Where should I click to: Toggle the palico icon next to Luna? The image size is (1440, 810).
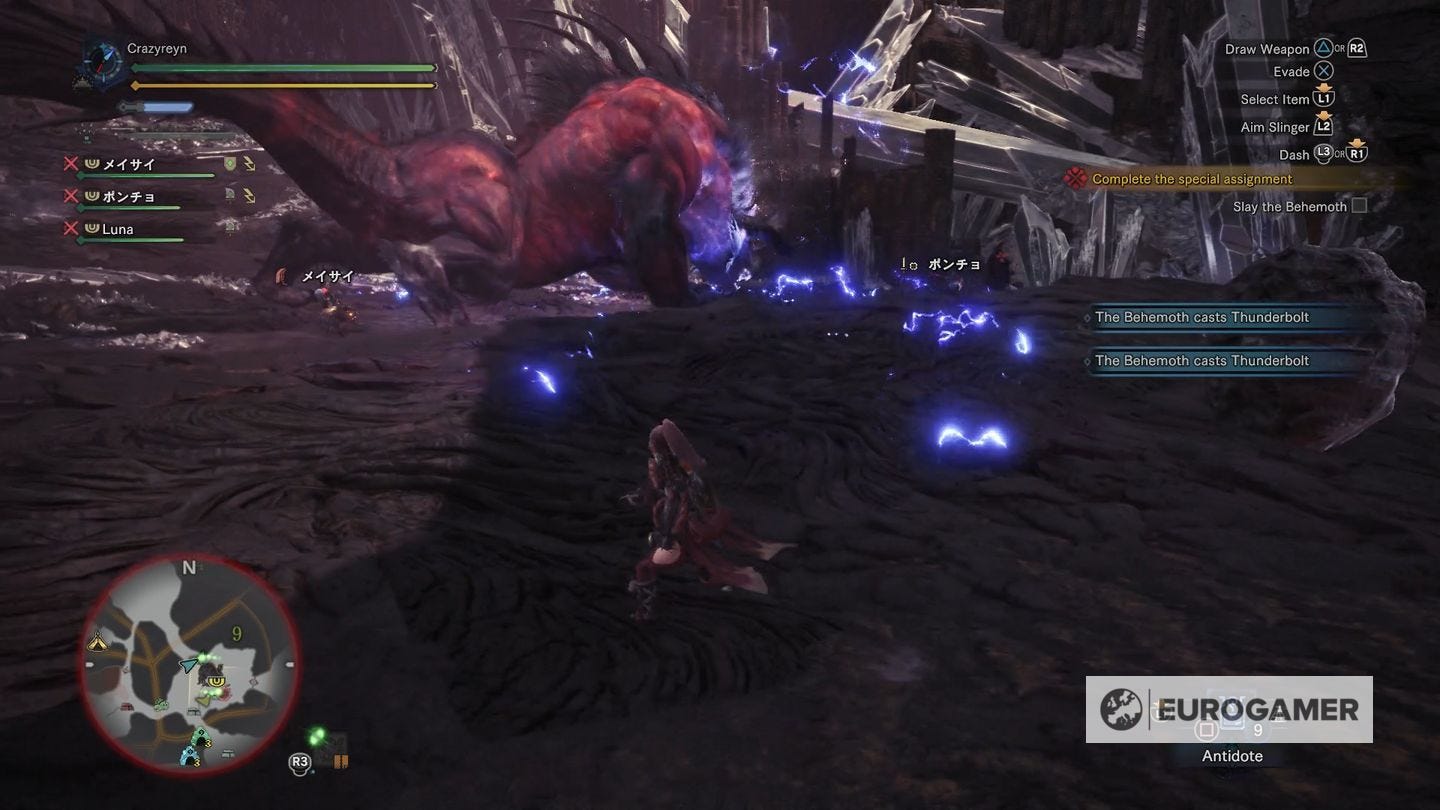coord(230,225)
